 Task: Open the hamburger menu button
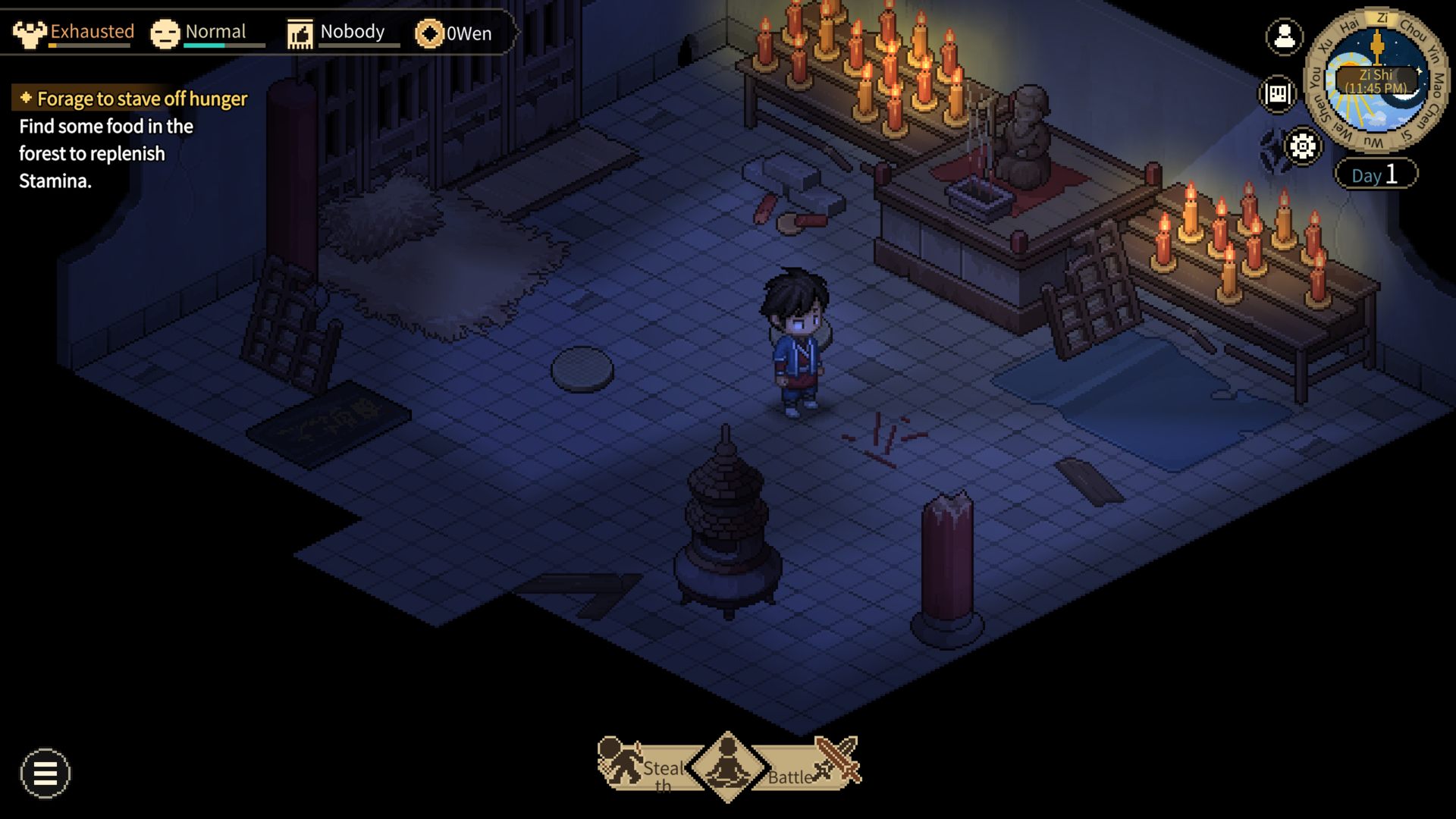coord(45,773)
